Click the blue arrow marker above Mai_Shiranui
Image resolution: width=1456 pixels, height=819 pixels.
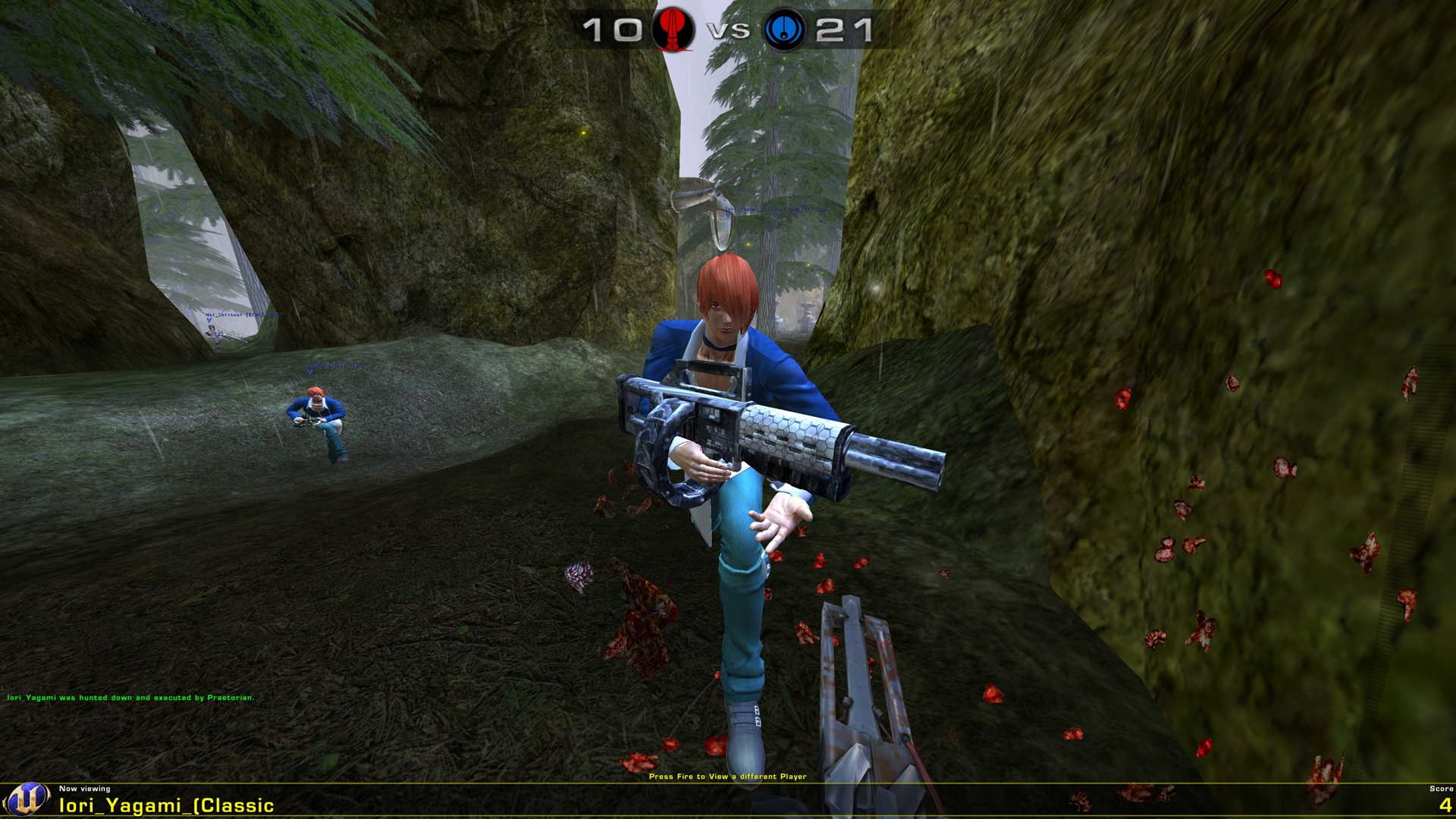coord(209,321)
